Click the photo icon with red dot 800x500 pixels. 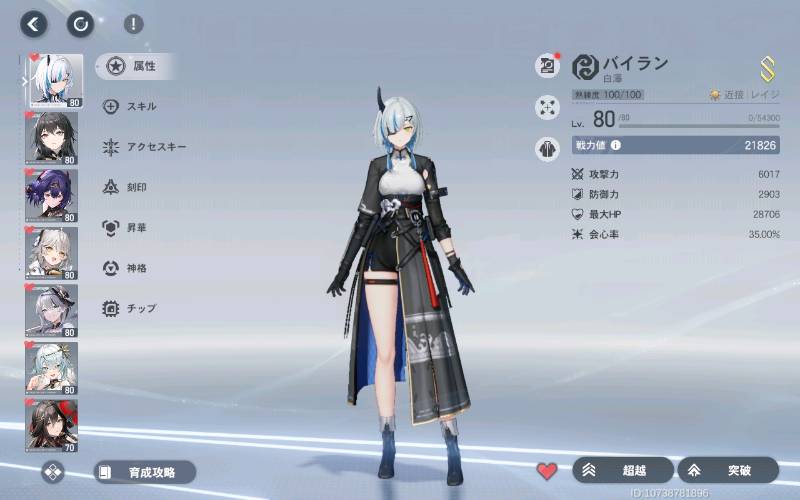[x=547, y=66]
